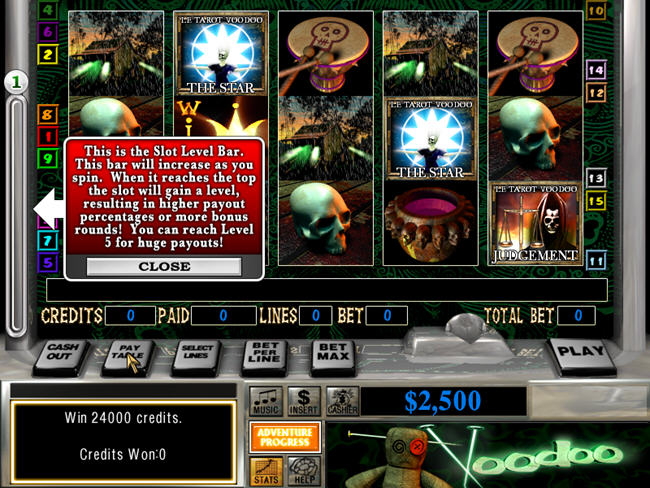Screen dimensions: 650x488
Task: Visit the Cashier
Action: click(x=342, y=402)
